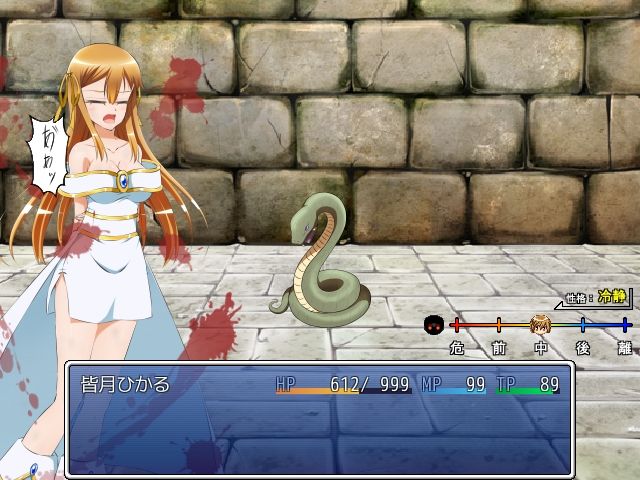Select party member 皆月ひかる in status window
The height and width of the screenshot is (480, 640).
click(x=125, y=385)
